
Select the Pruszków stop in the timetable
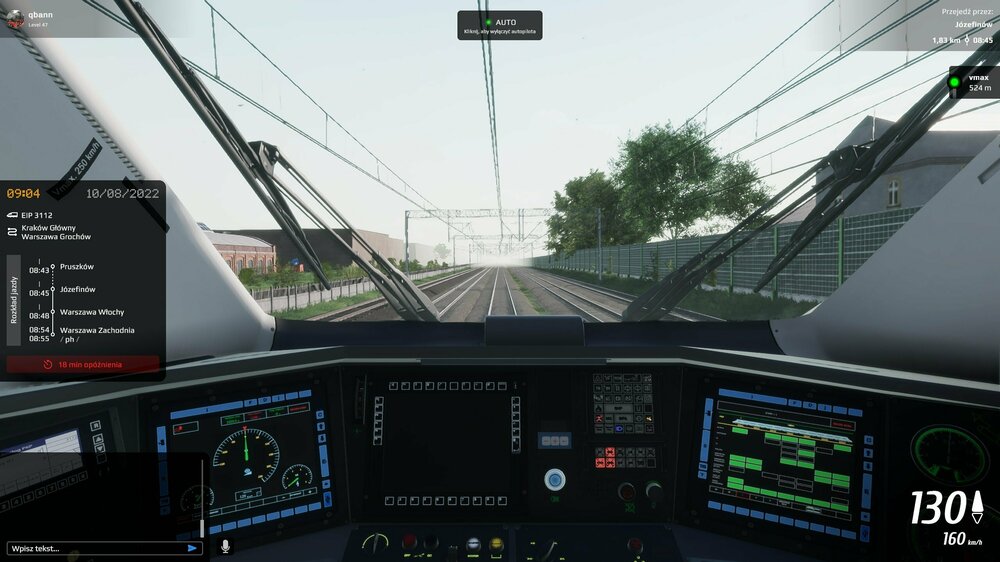click(77, 267)
